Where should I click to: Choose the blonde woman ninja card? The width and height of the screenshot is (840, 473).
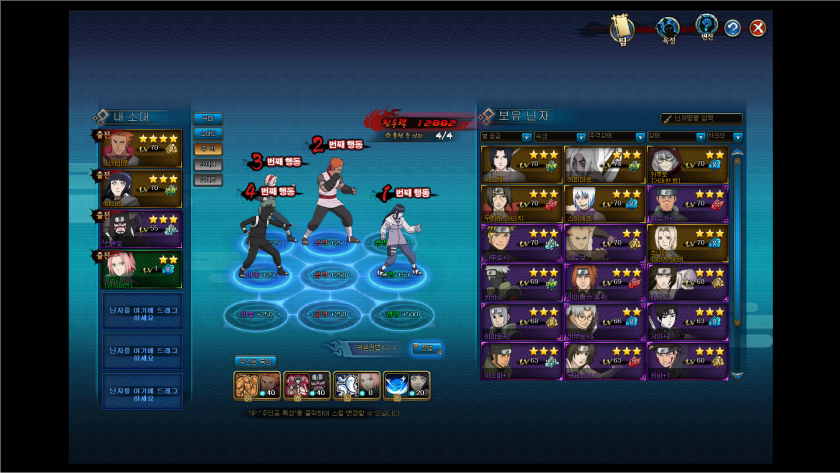click(685, 241)
